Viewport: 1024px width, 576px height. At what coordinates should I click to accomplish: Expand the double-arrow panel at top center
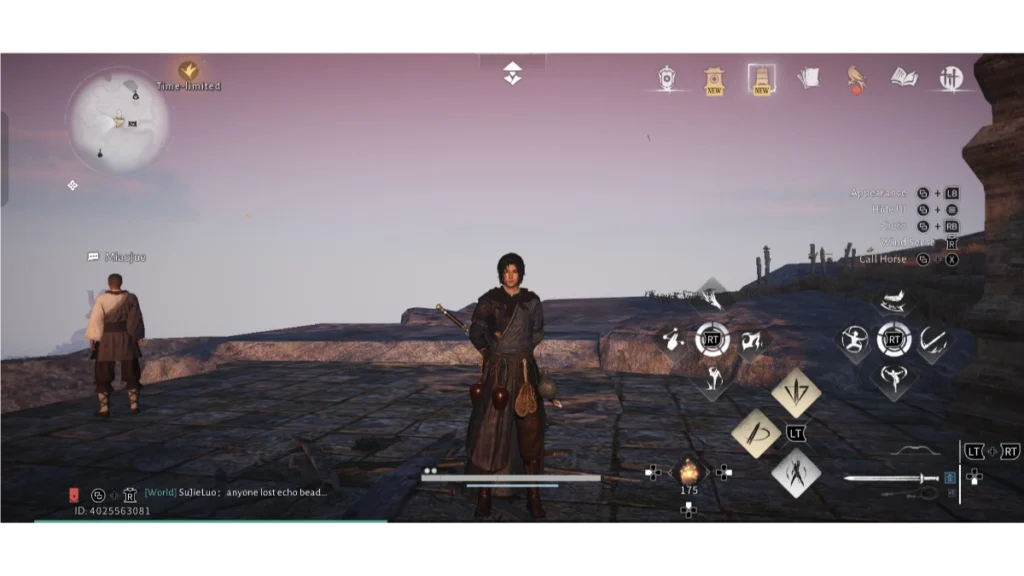(x=512, y=73)
